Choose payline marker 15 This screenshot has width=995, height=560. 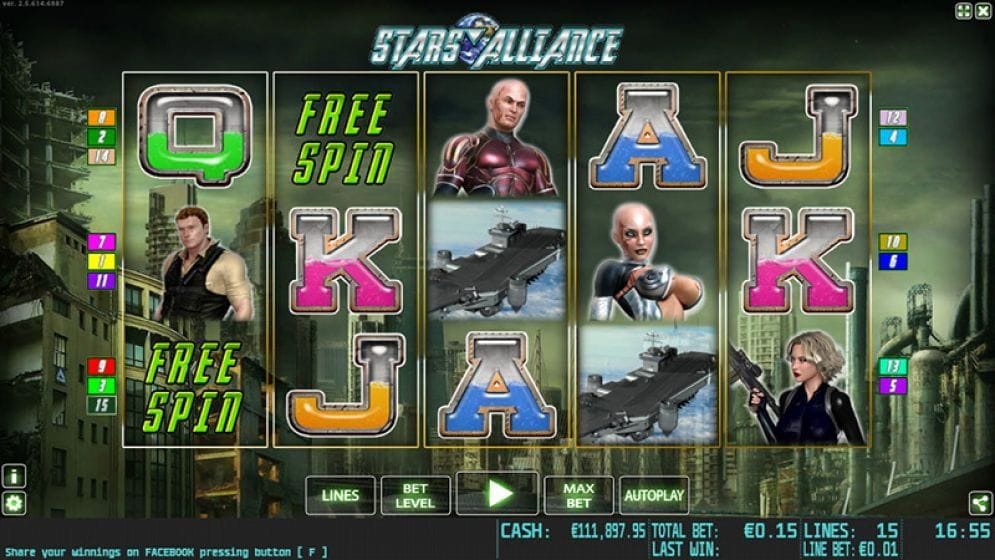(101, 405)
